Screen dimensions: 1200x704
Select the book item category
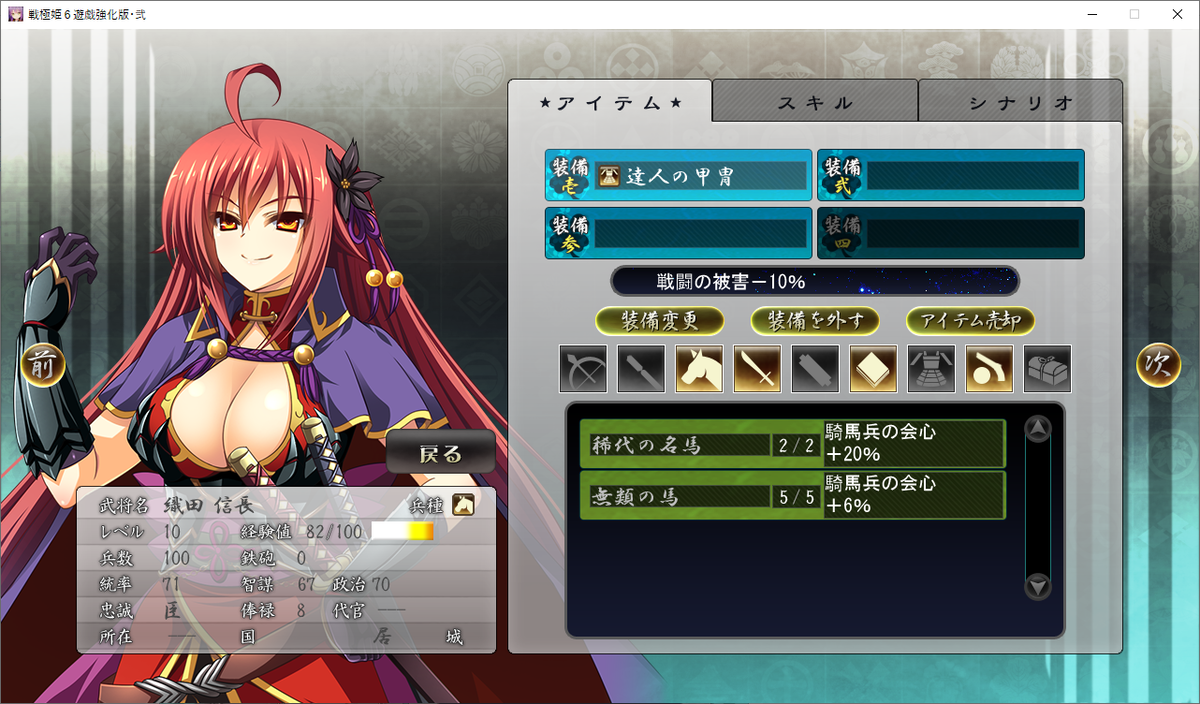click(x=873, y=369)
